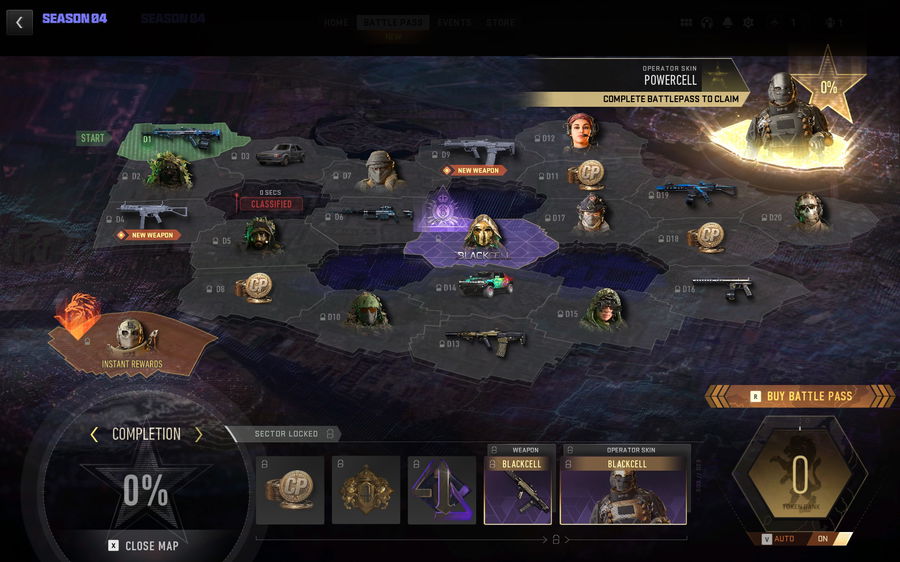Select the D3 sector with the car
The height and width of the screenshot is (562, 900).
278,154
